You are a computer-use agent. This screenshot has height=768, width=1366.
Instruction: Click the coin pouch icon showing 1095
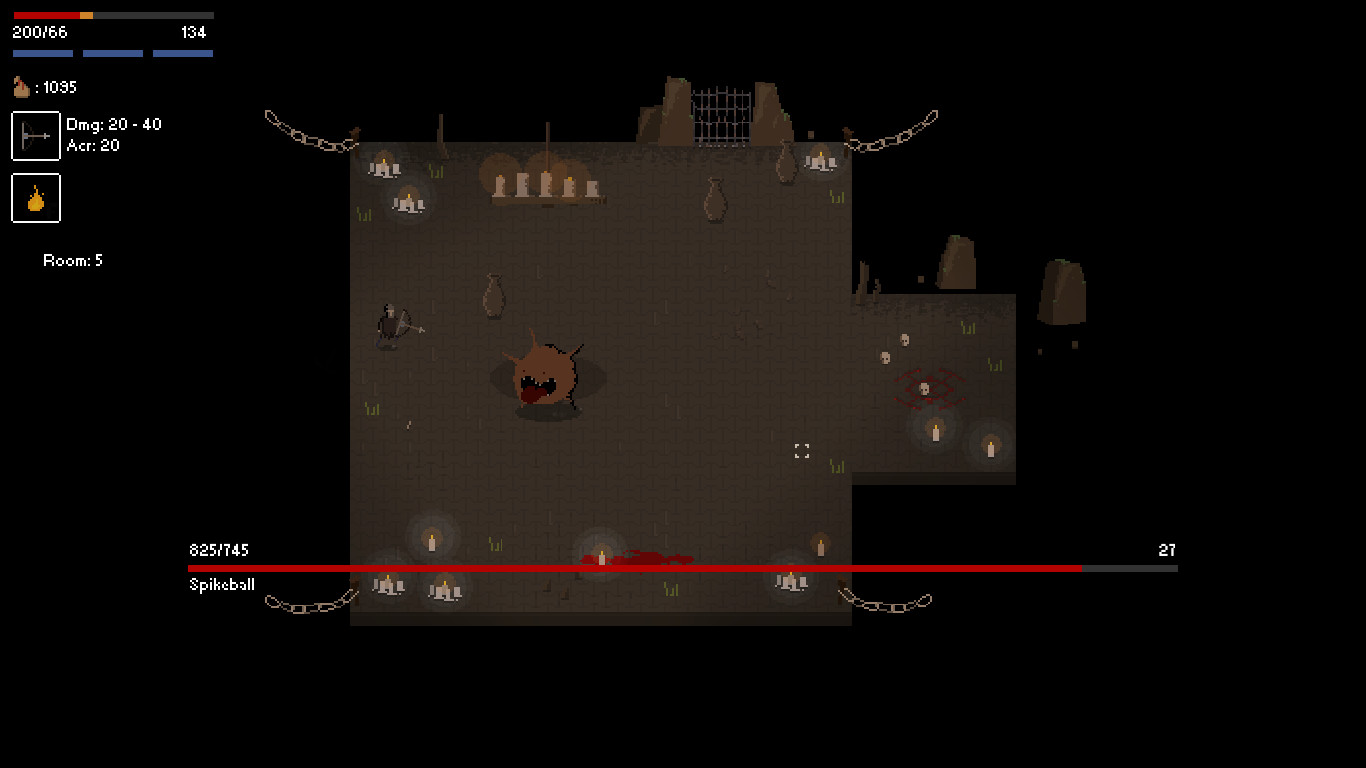22,87
